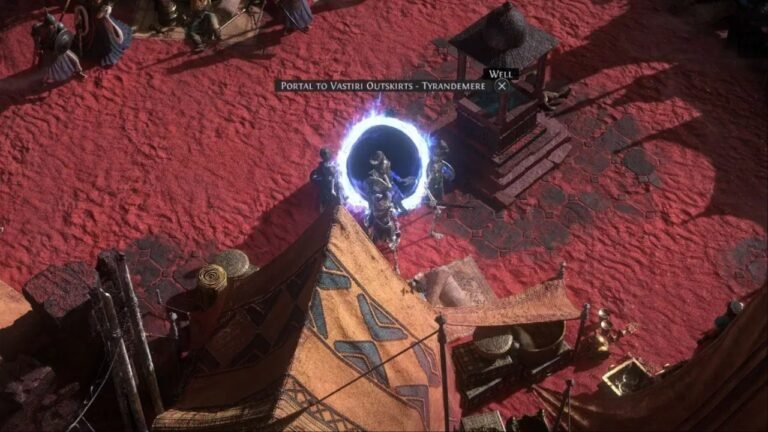This screenshot has height=432, width=768.
Task: Select the Well name label
Action: pyautogui.click(x=497, y=73)
